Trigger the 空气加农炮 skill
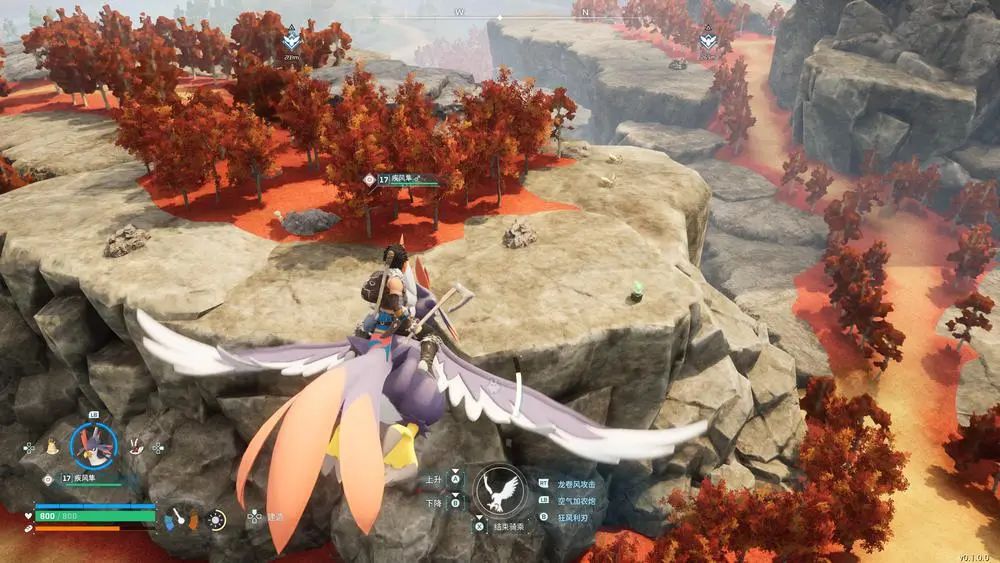The width and height of the screenshot is (1000, 563). 576,500
